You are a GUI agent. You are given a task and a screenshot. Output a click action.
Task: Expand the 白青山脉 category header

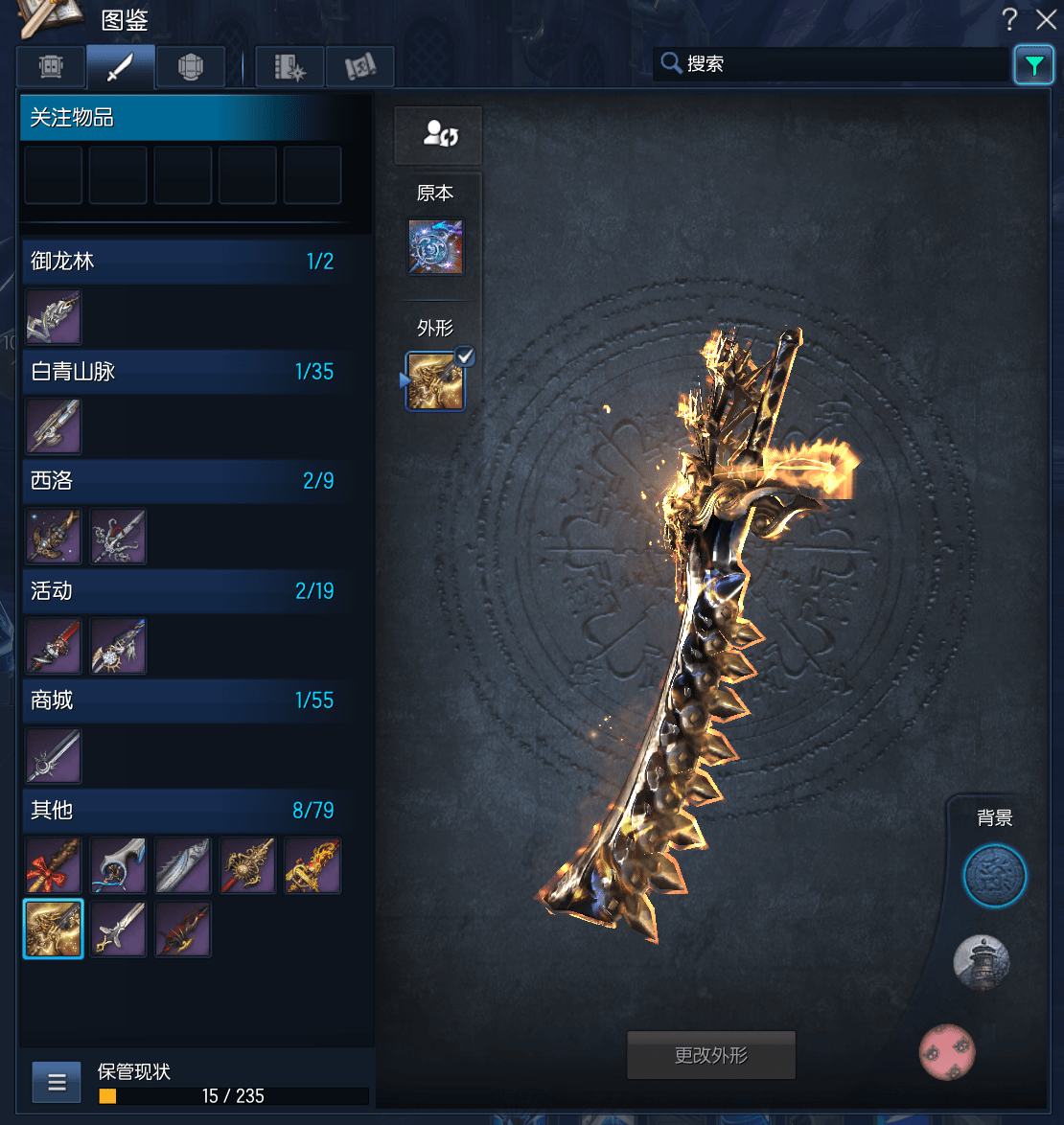pos(182,372)
